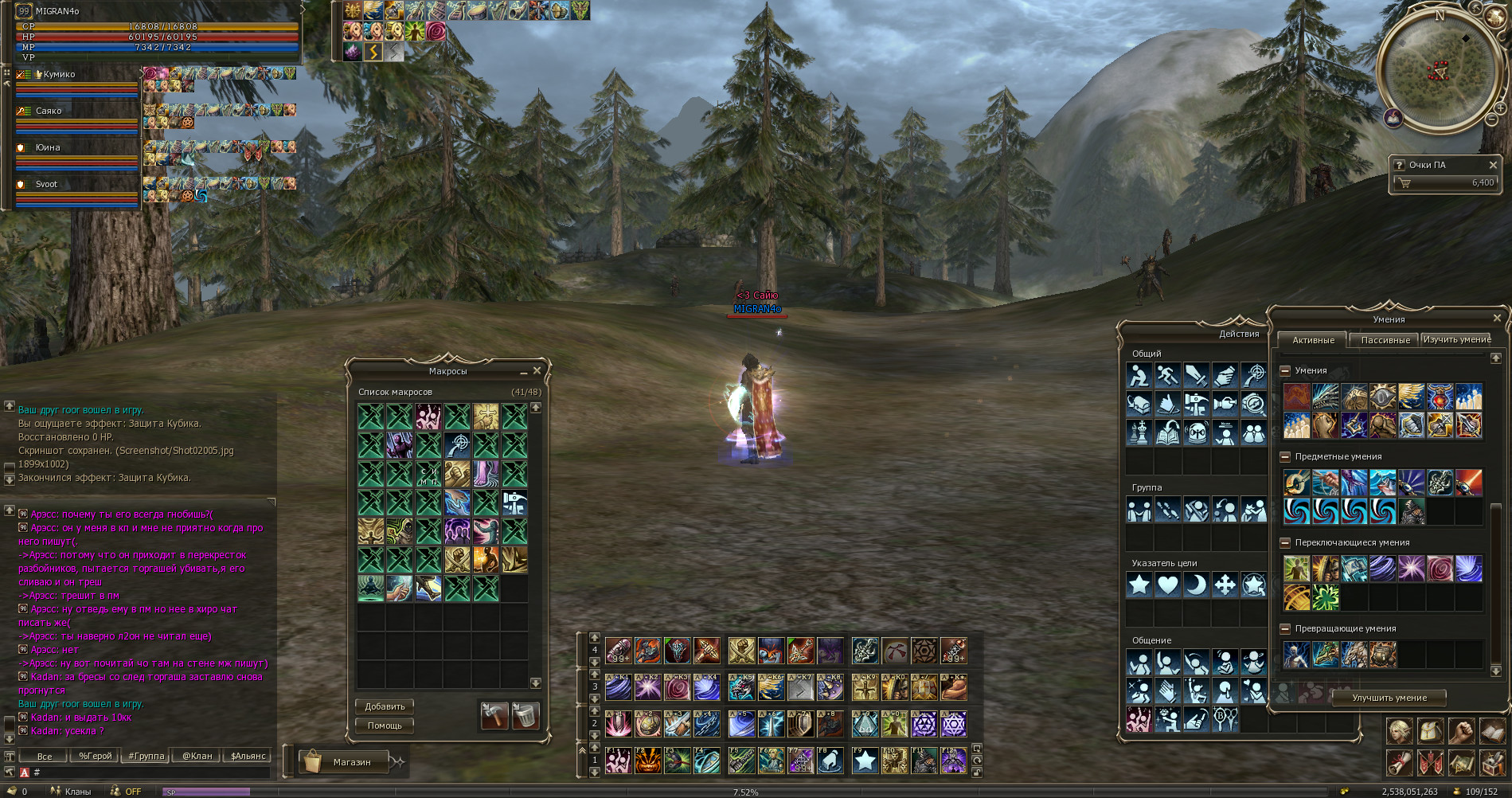This screenshot has width=1512, height=798.
Task: Click the Добавить macro button
Action: 385,706
